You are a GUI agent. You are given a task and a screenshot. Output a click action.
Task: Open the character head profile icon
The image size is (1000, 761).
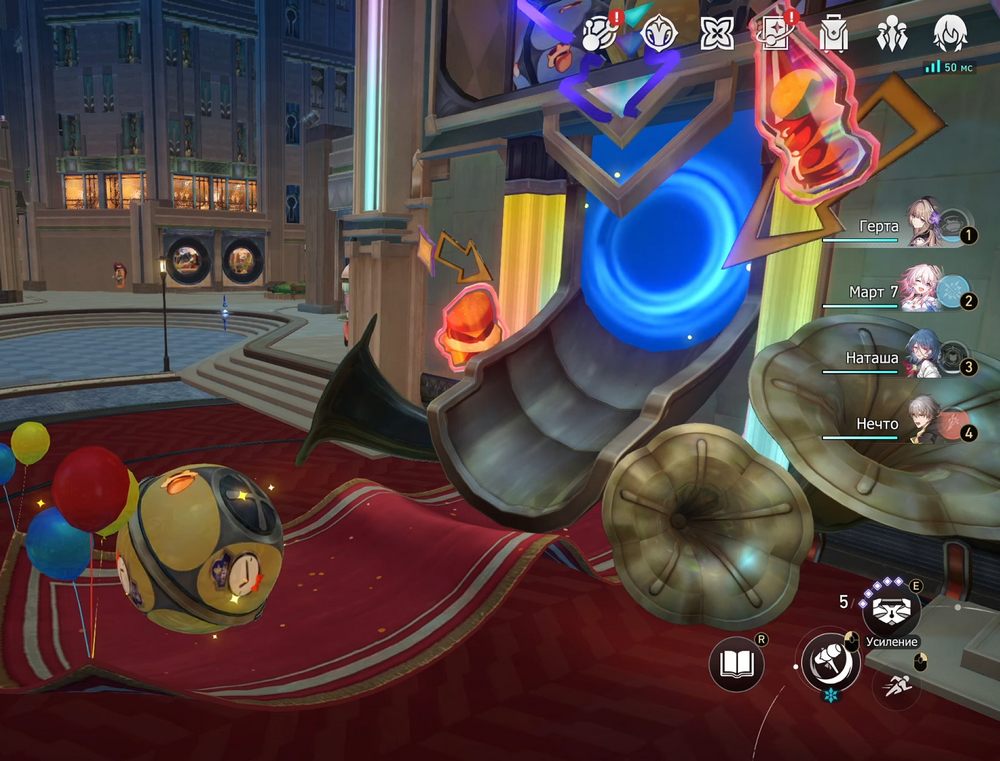pos(949,34)
